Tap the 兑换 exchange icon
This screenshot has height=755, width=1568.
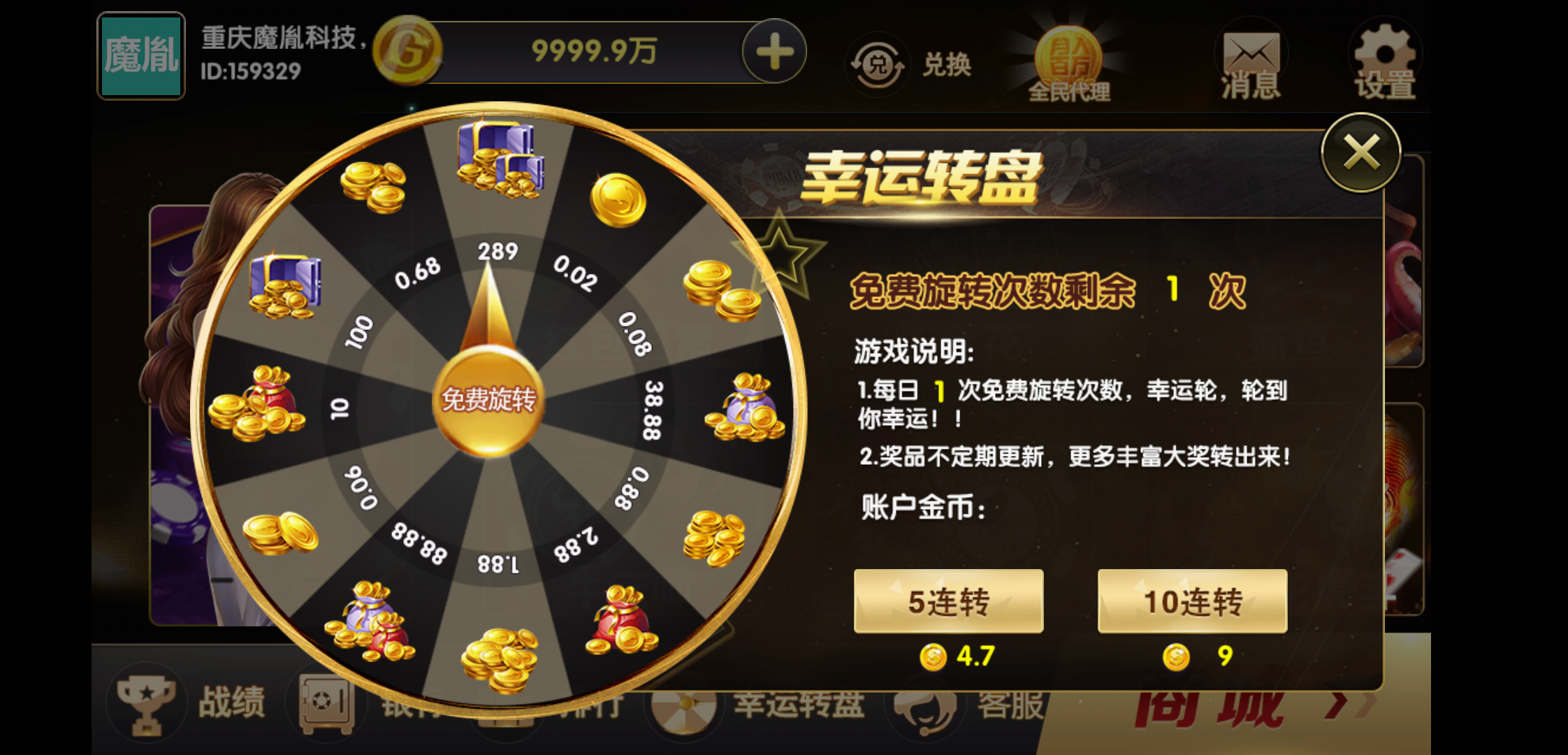pyautogui.click(x=880, y=62)
